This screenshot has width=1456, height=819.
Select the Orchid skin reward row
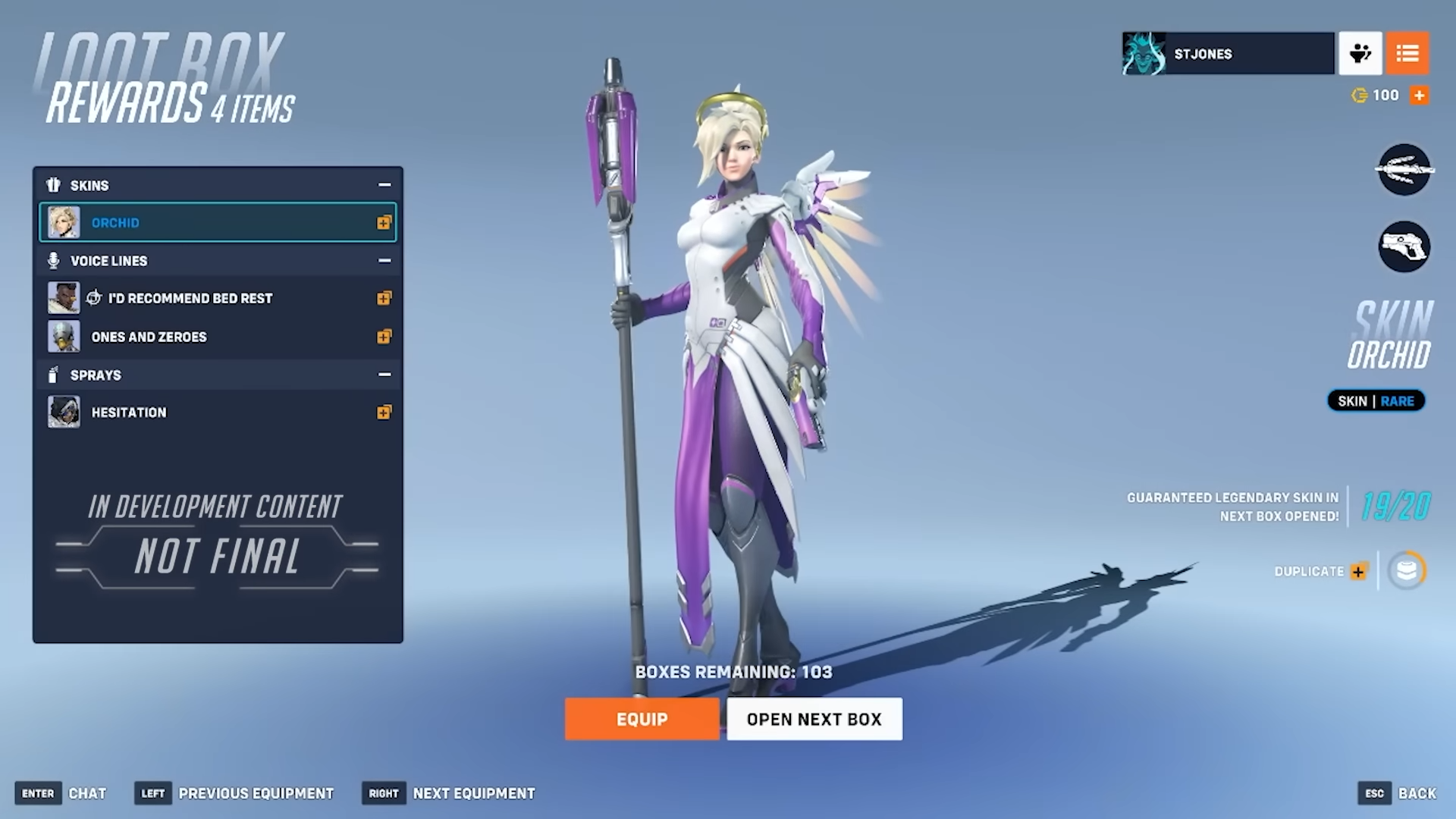[218, 222]
